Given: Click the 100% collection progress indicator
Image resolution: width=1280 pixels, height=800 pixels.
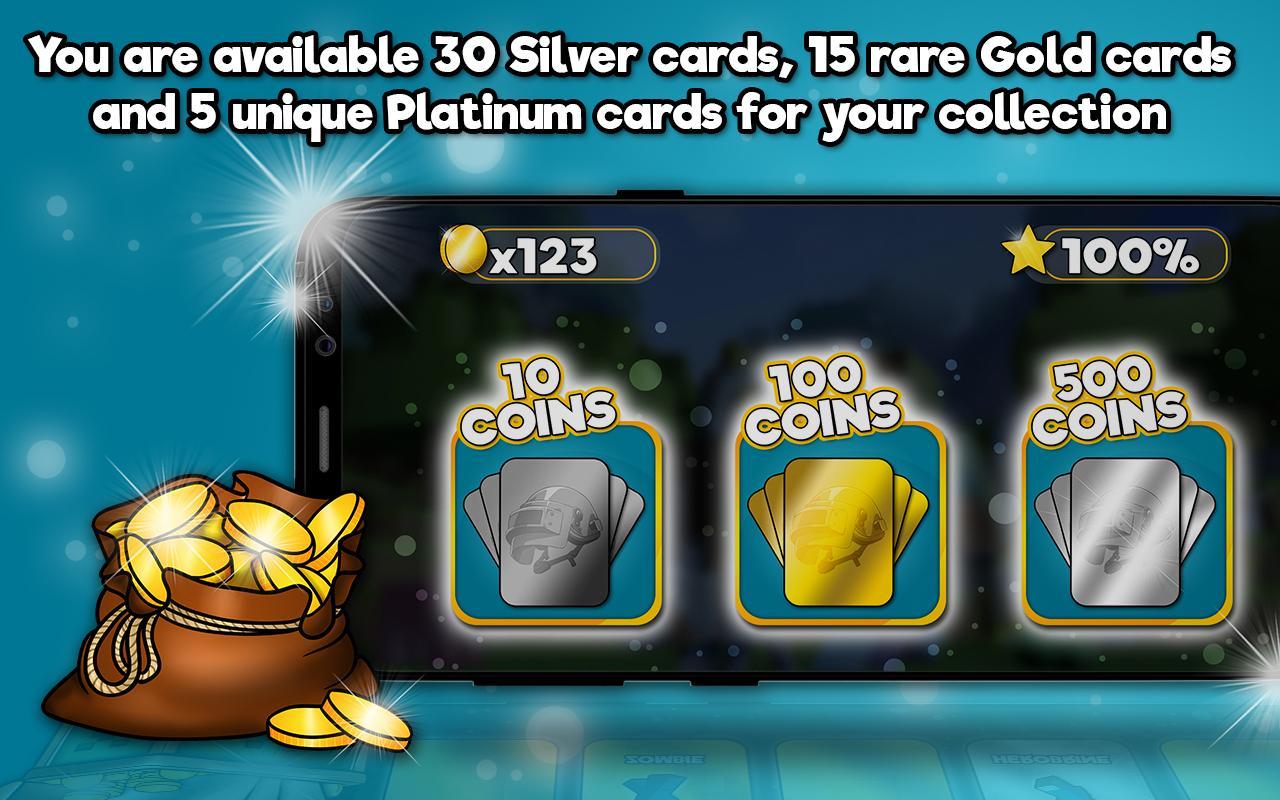Looking at the screenshot, I should tap(1130, 252).
